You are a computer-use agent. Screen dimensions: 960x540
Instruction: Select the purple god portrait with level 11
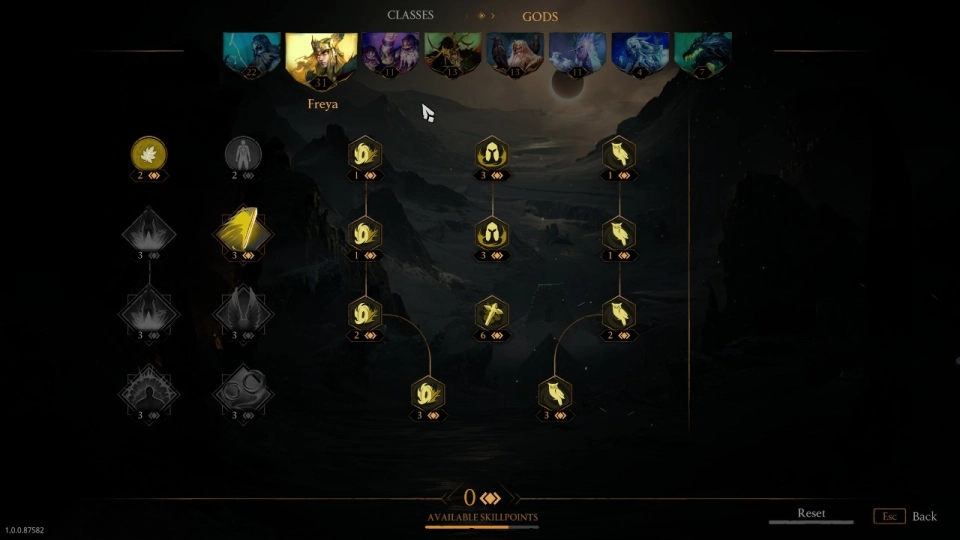pos(391,53)
